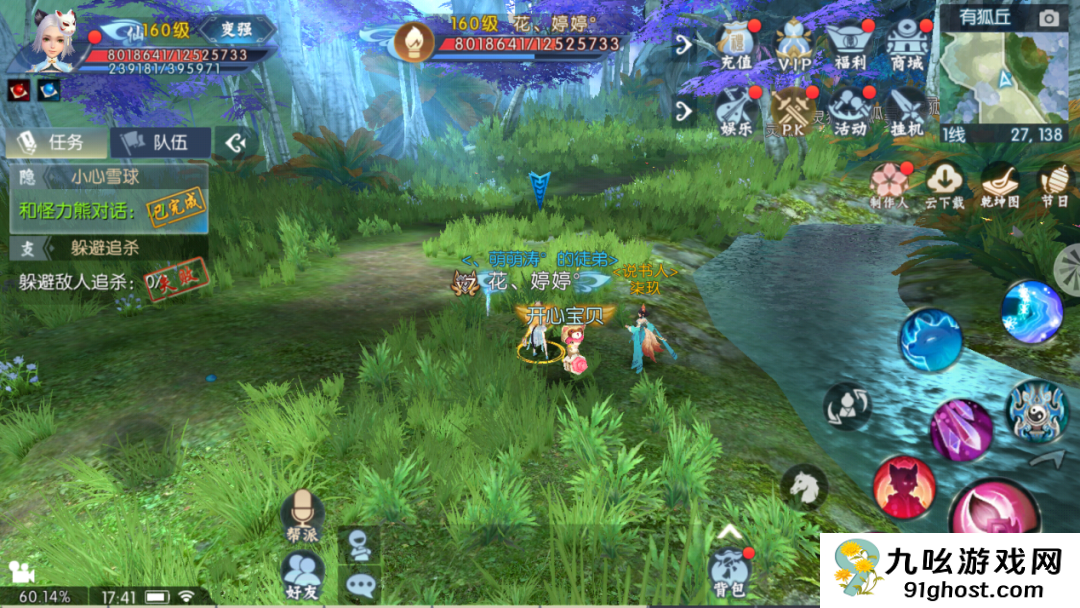Open the VIP menu
The image size is (1080, 608).
[796, 46]
